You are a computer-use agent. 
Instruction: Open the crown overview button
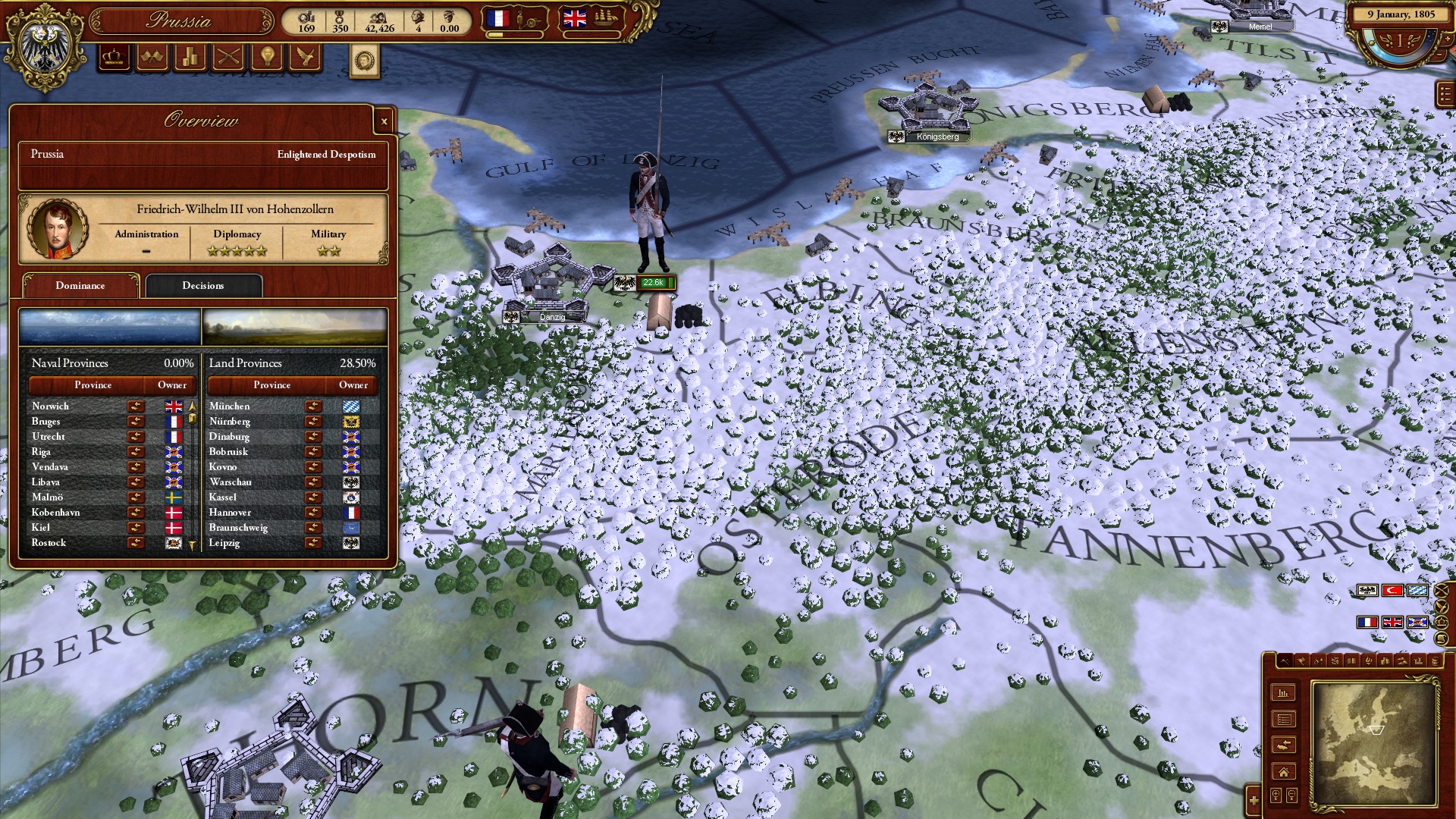coord(115,58)
